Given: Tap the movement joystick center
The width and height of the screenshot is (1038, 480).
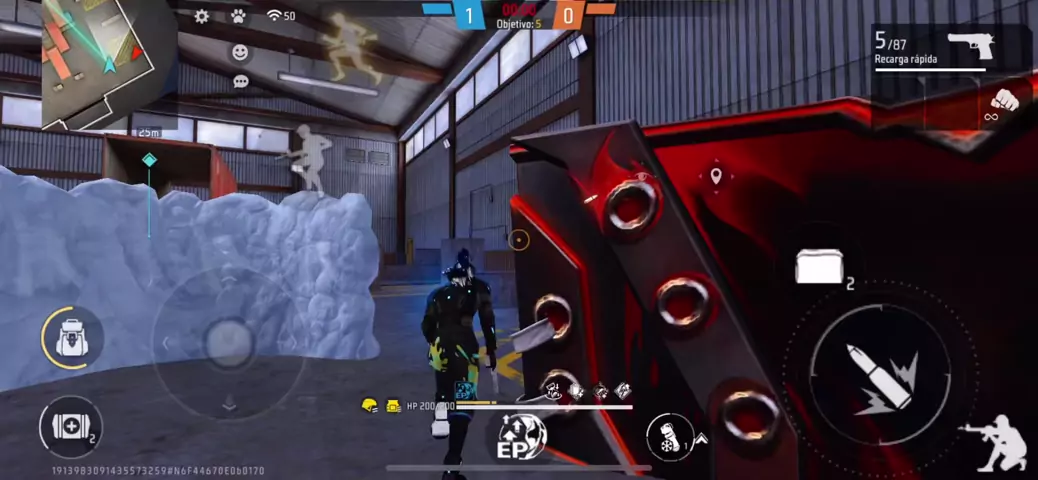Looking at the screenshot, I should tap(229, 343).
